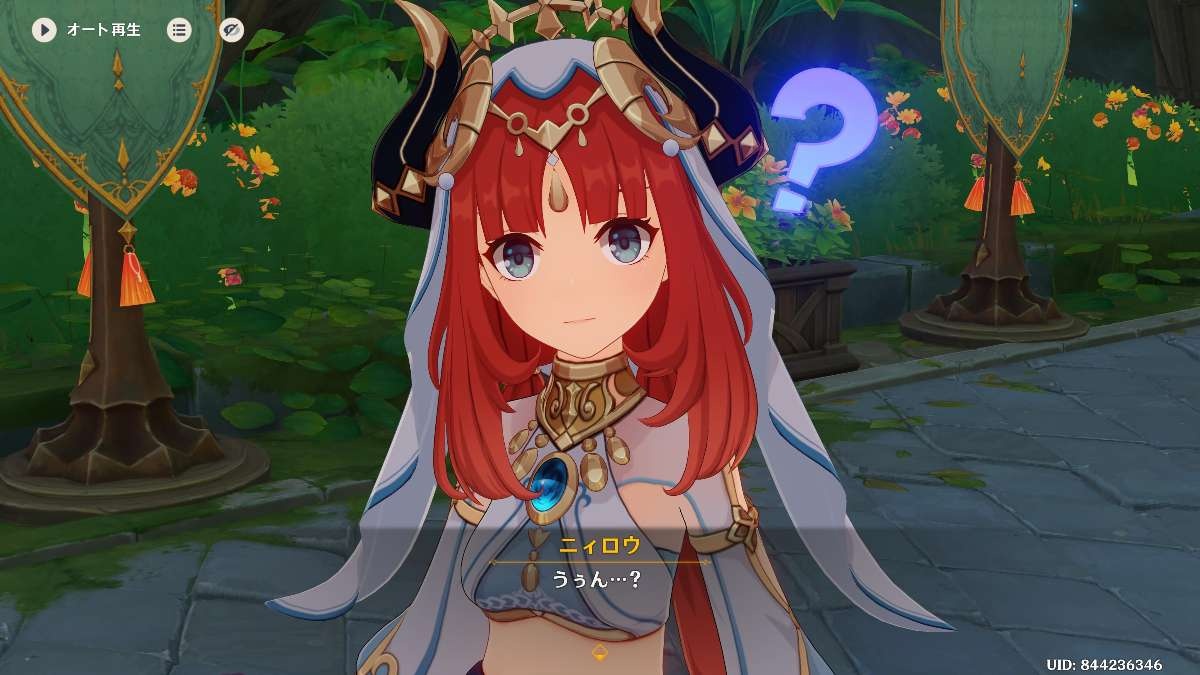The height and width of the screenshot is (675, 1200).
Task: Advance dialogue using the orange diamond arrow
Action: [600, 652]
